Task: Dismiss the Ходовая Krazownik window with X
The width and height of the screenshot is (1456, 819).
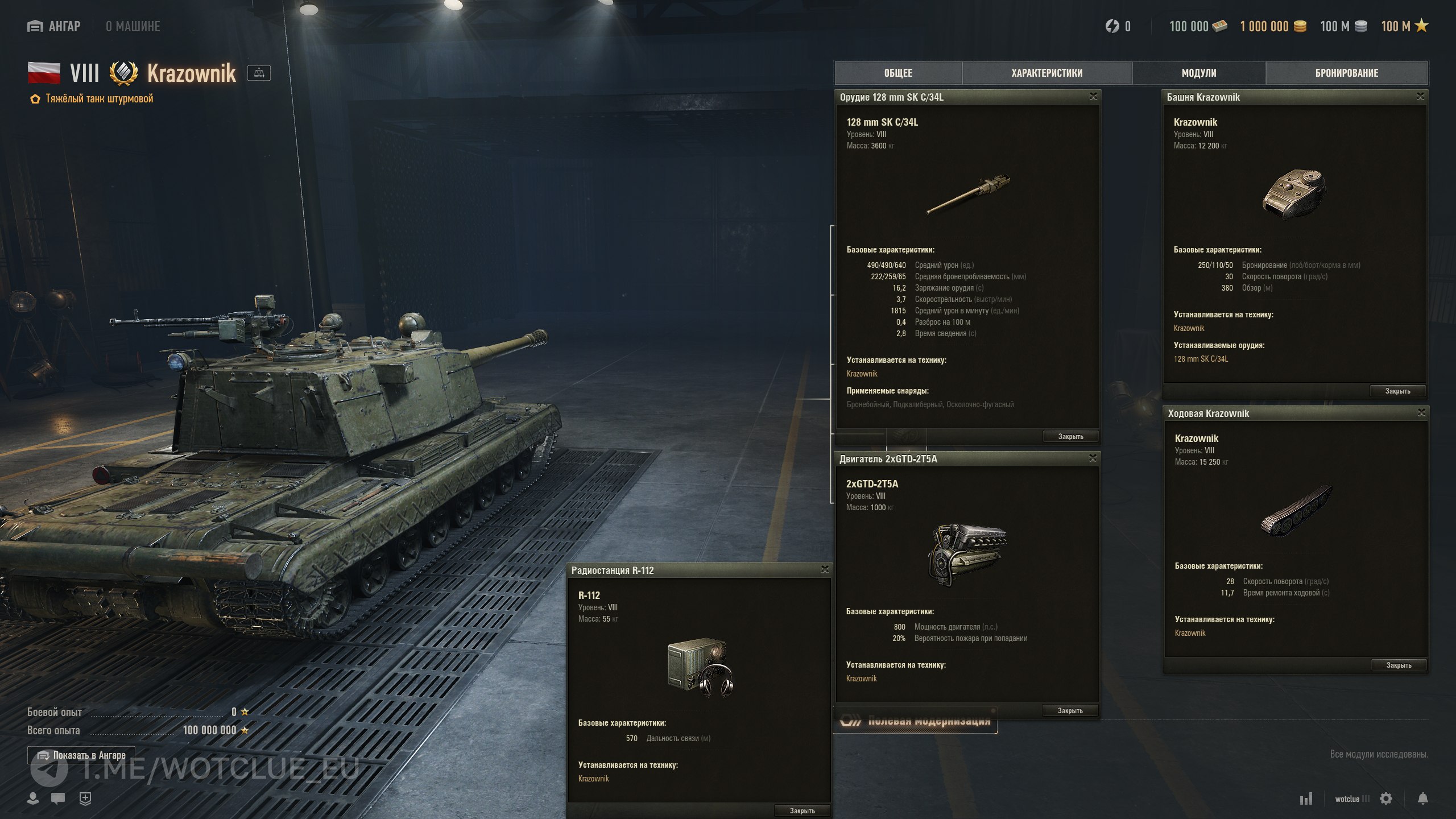Action: (x=1421, y=413)
